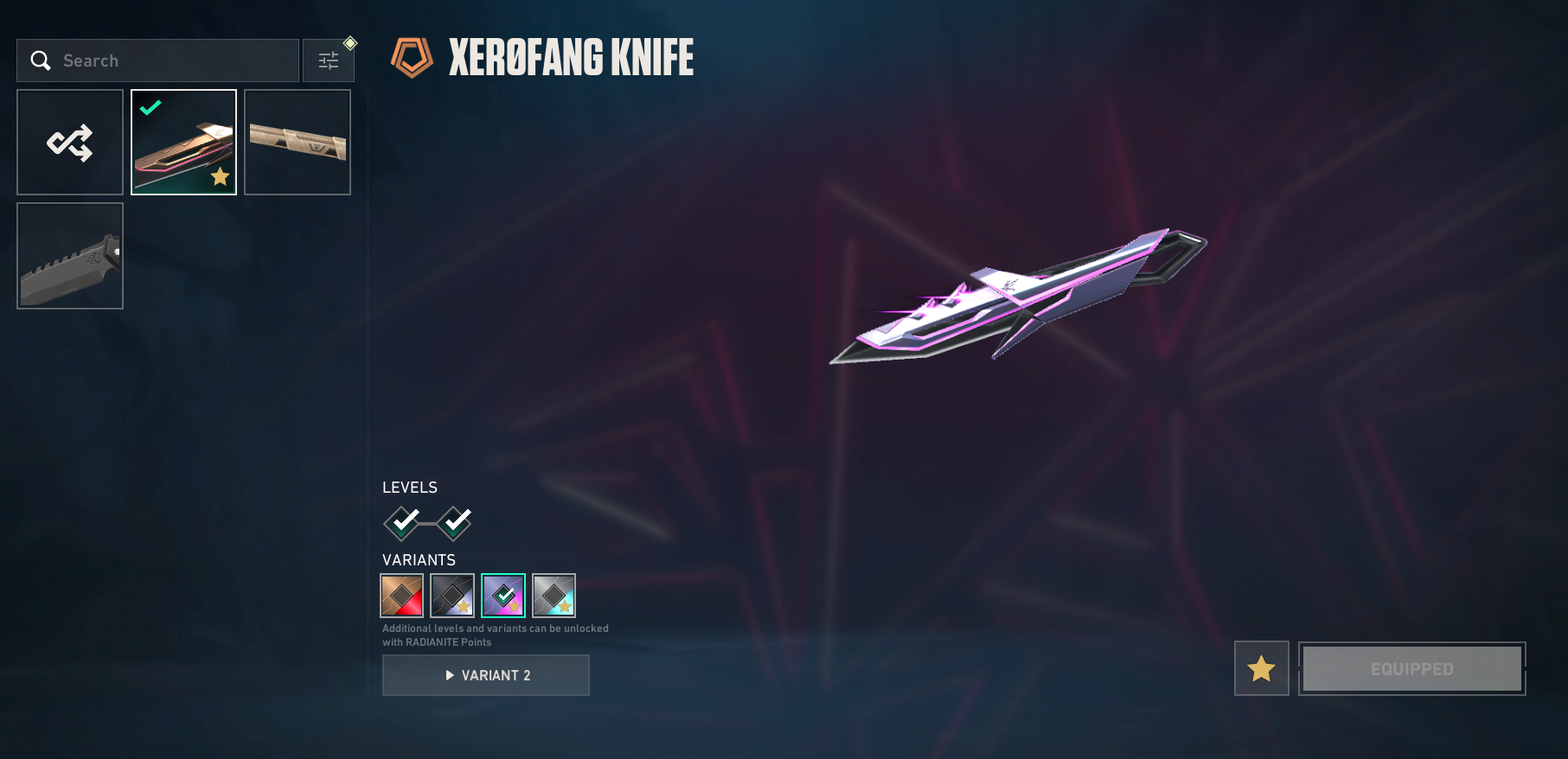Choose the dark black variant swatch
Screen dimensions: 1568x759
click(x=452, y=596)
